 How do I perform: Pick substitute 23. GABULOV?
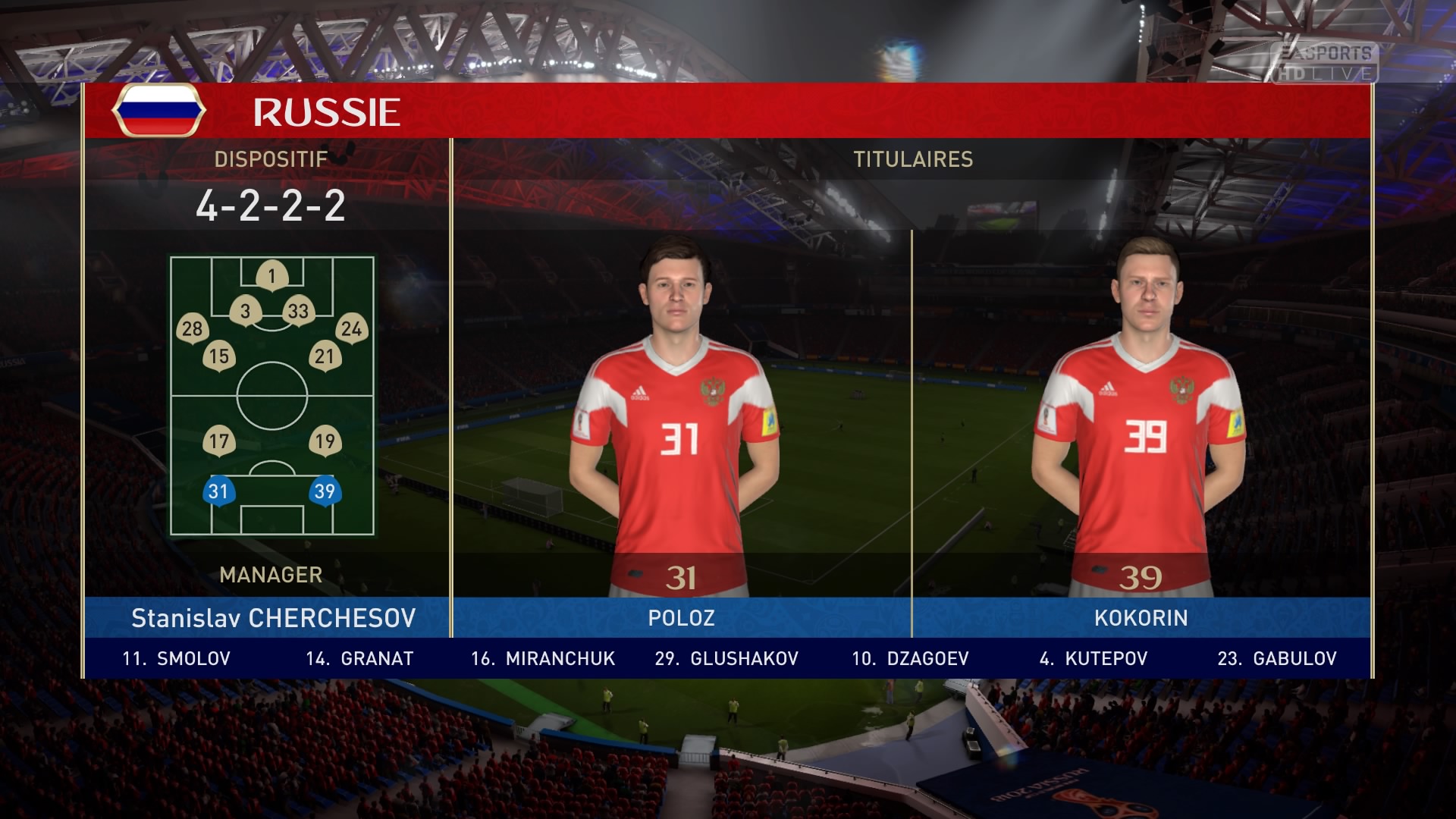click(x=1277, y=658)
